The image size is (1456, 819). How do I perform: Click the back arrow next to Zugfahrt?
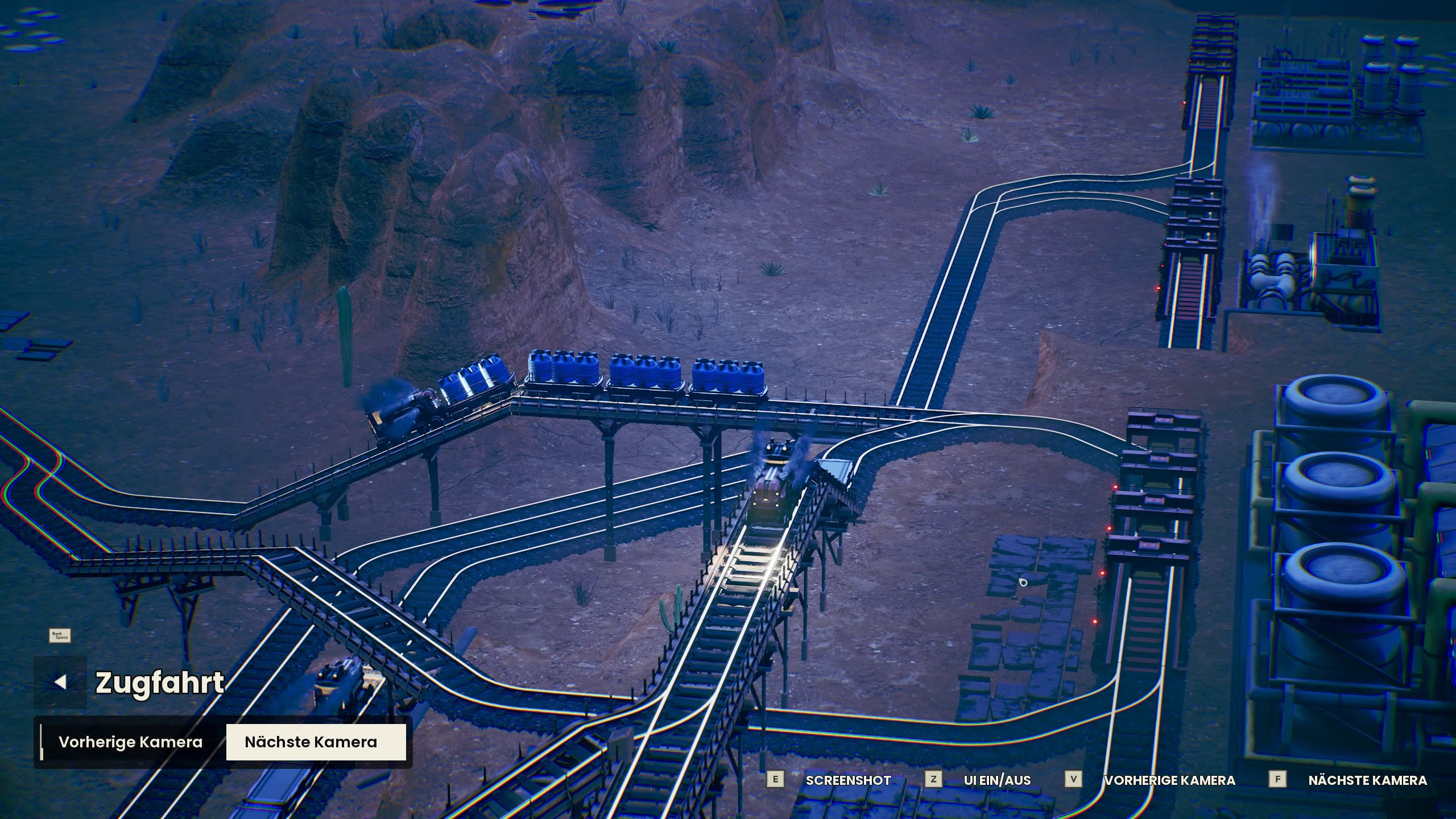pyautogui.click(x=60, y=682)
